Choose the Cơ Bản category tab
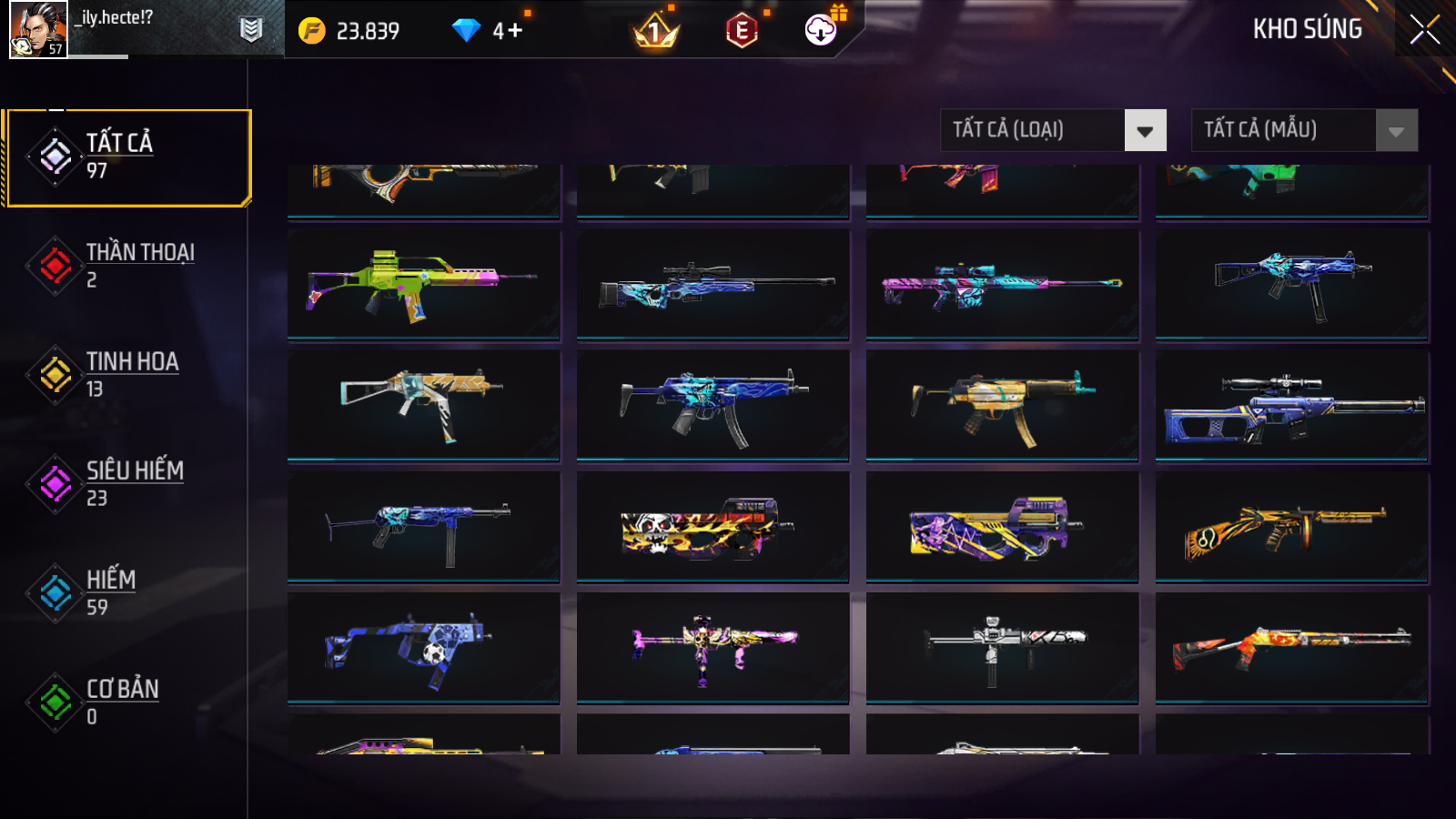The image size is (1456, 819). point(128,702)
